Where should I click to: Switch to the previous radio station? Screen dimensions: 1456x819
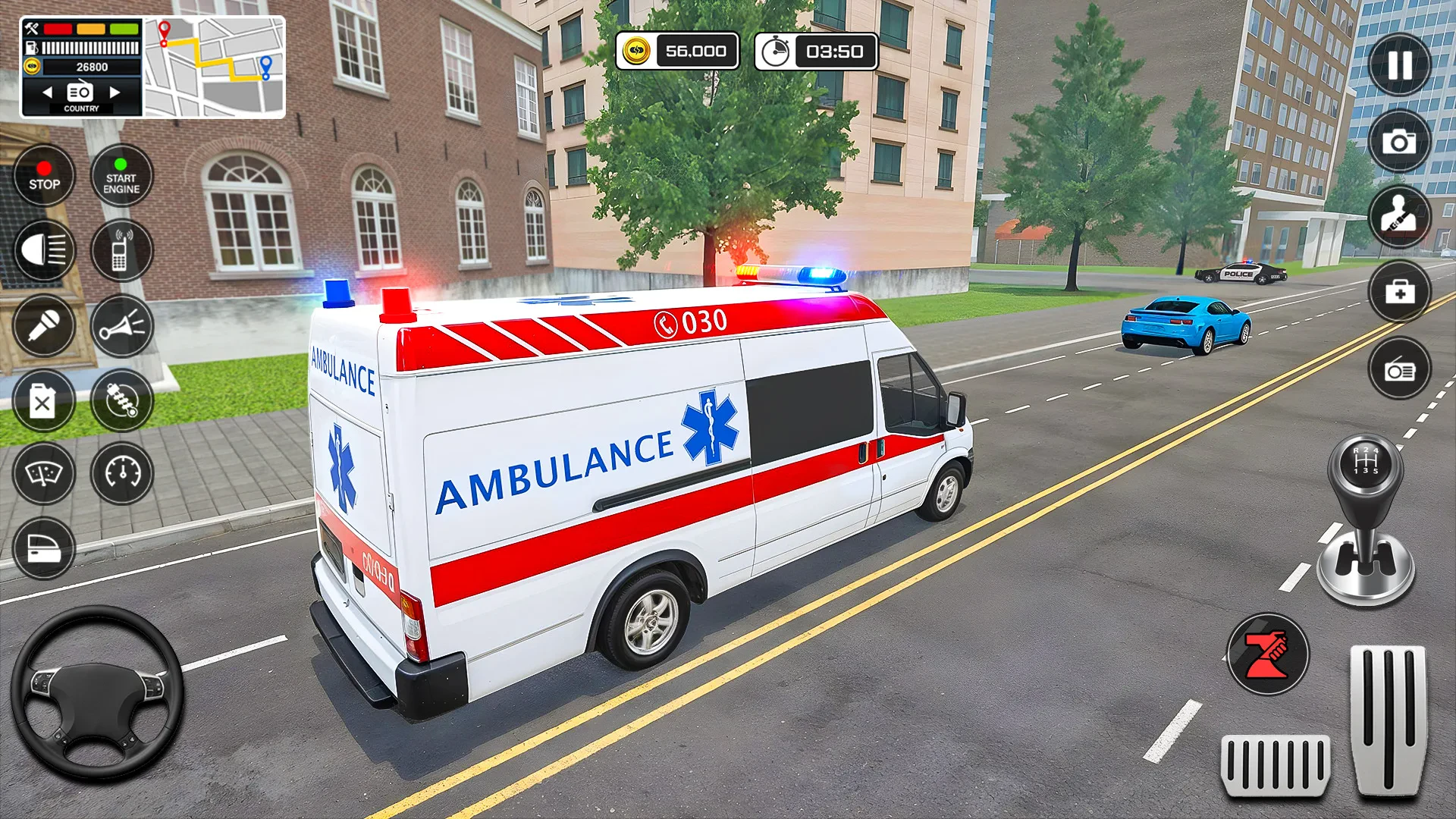click(x=47, y=93)
